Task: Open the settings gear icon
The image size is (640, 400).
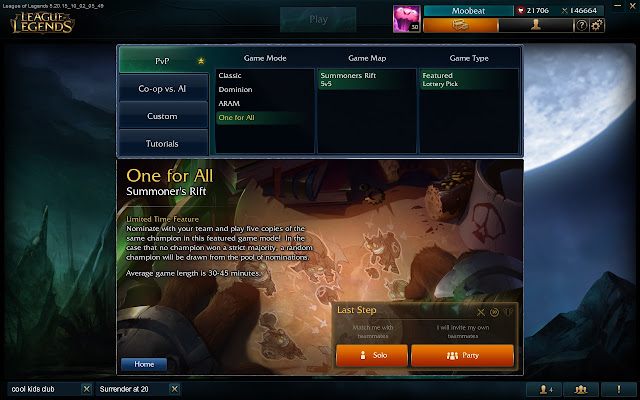Action: coord(597,25)
